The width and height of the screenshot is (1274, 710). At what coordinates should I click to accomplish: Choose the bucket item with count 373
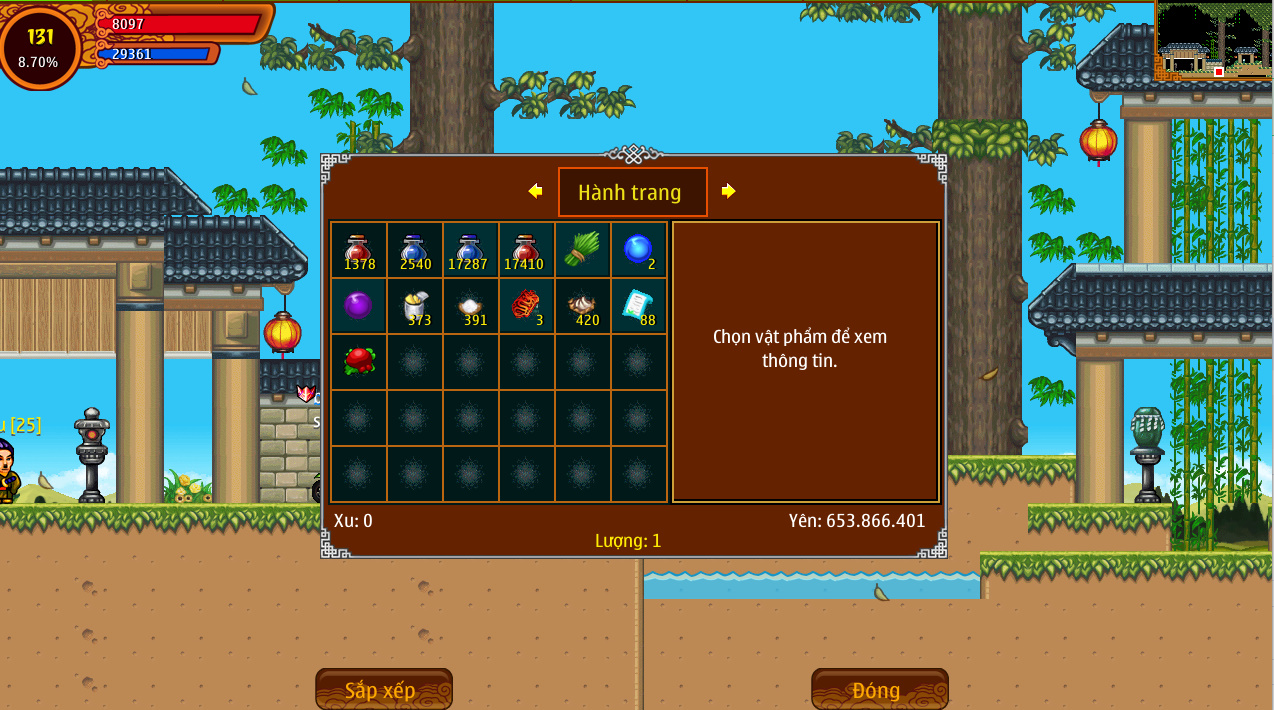[x=415, y=306]
